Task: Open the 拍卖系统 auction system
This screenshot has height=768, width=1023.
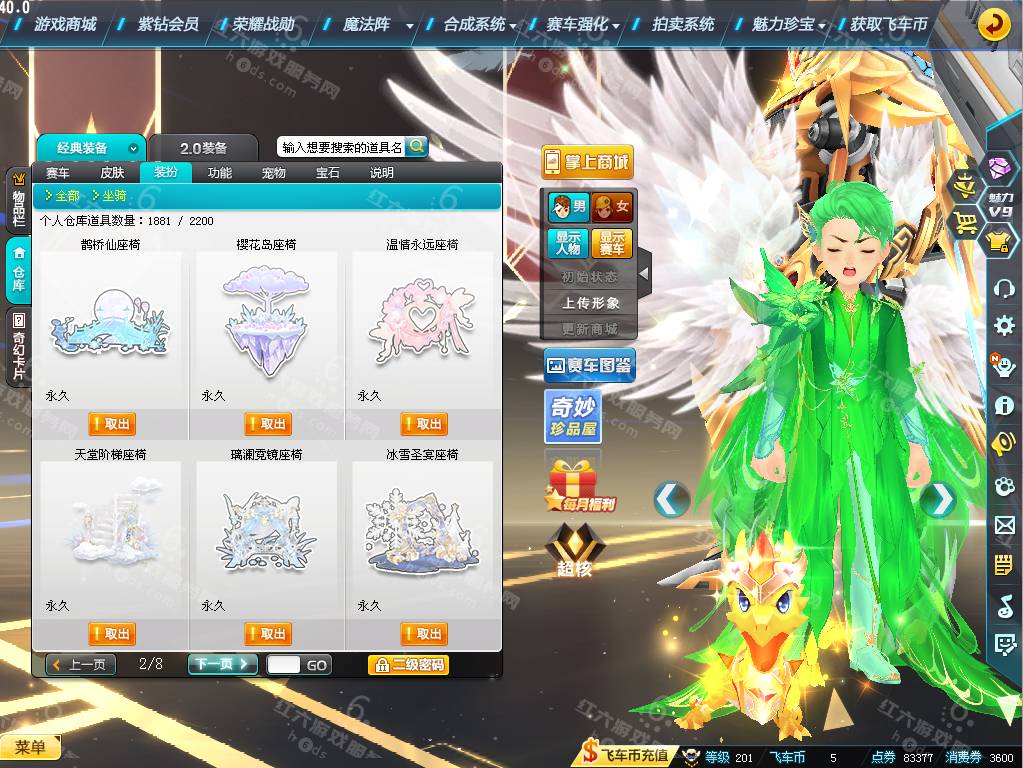Action: tap(683, 24)
